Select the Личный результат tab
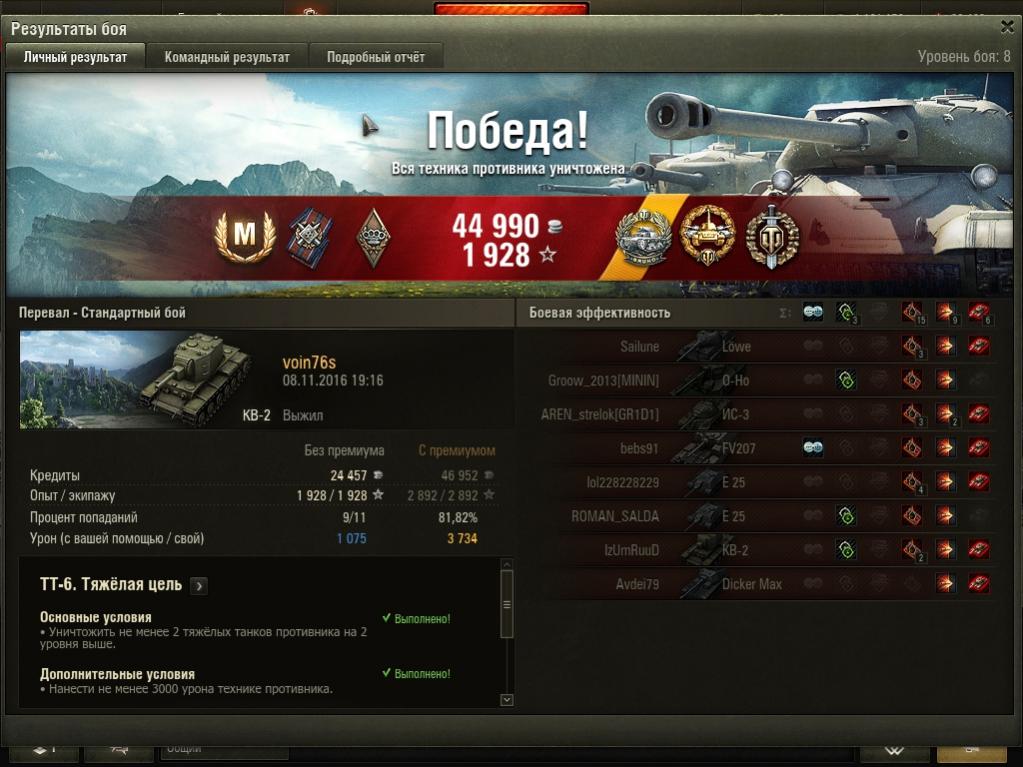The height and width of the screenshot is (767, 1023). click(x=75, y=57)
